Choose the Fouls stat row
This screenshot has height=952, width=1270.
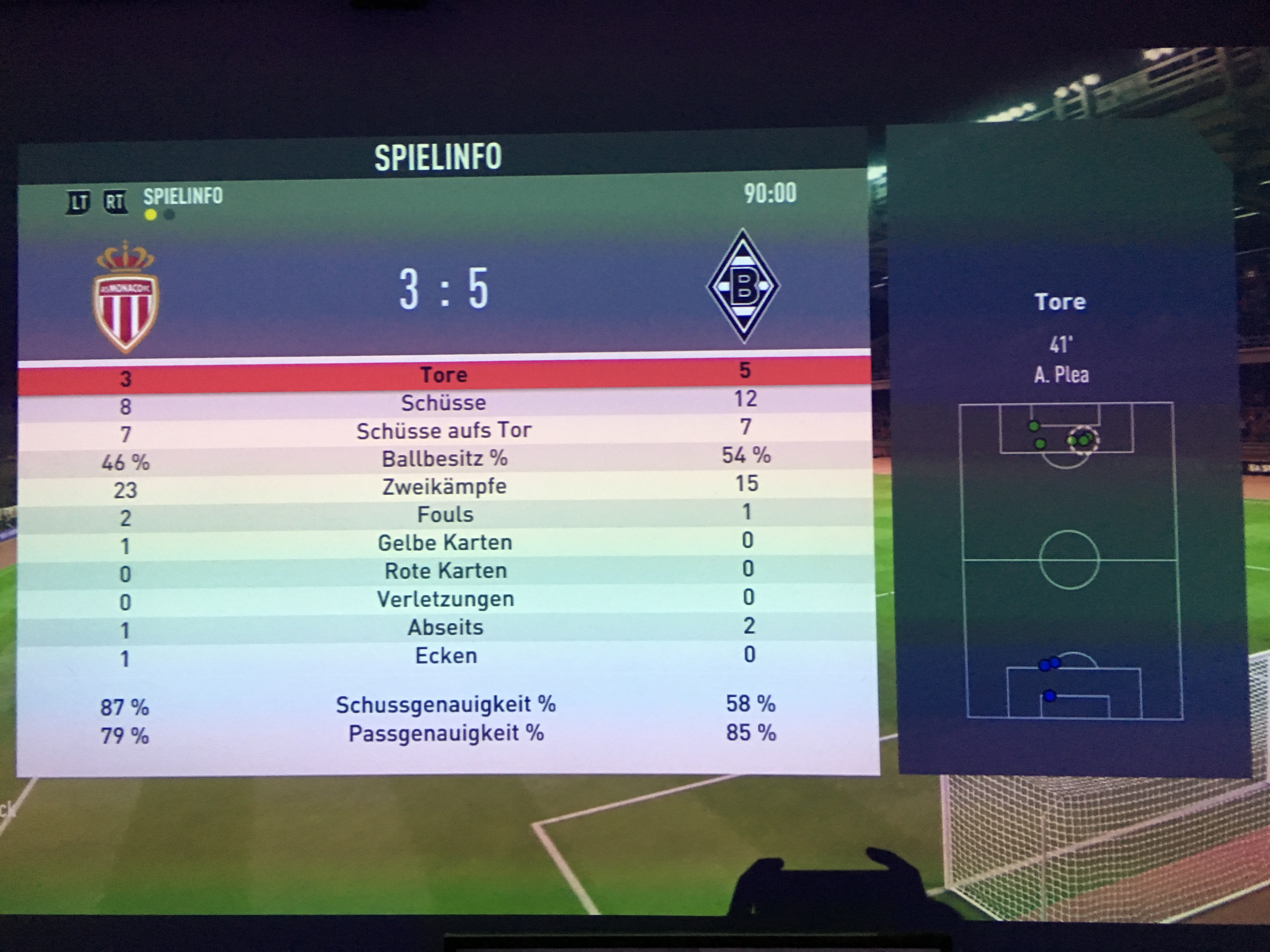tap(445, 515)
